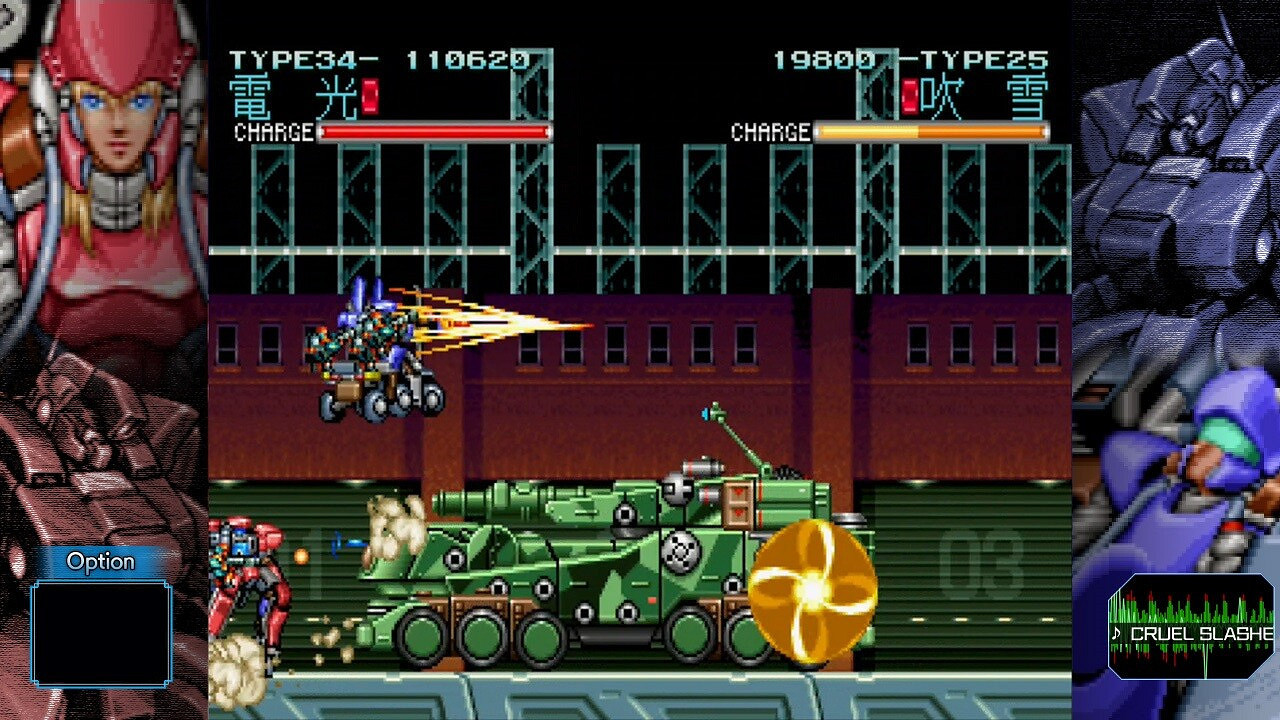
Task: Click the score 110620 on the left
Action: click(470, 60)
